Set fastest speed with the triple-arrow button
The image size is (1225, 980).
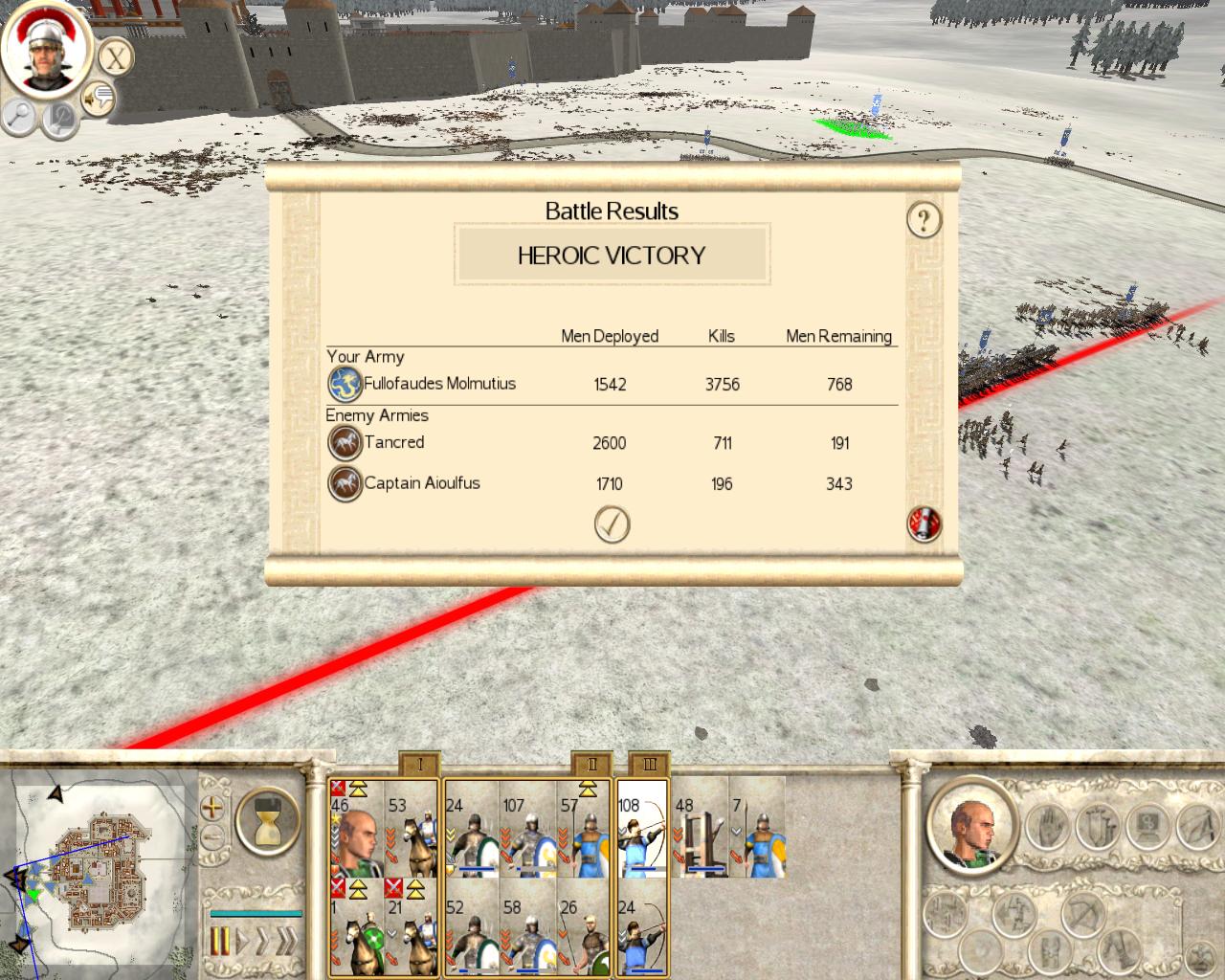tap(284, 942)
